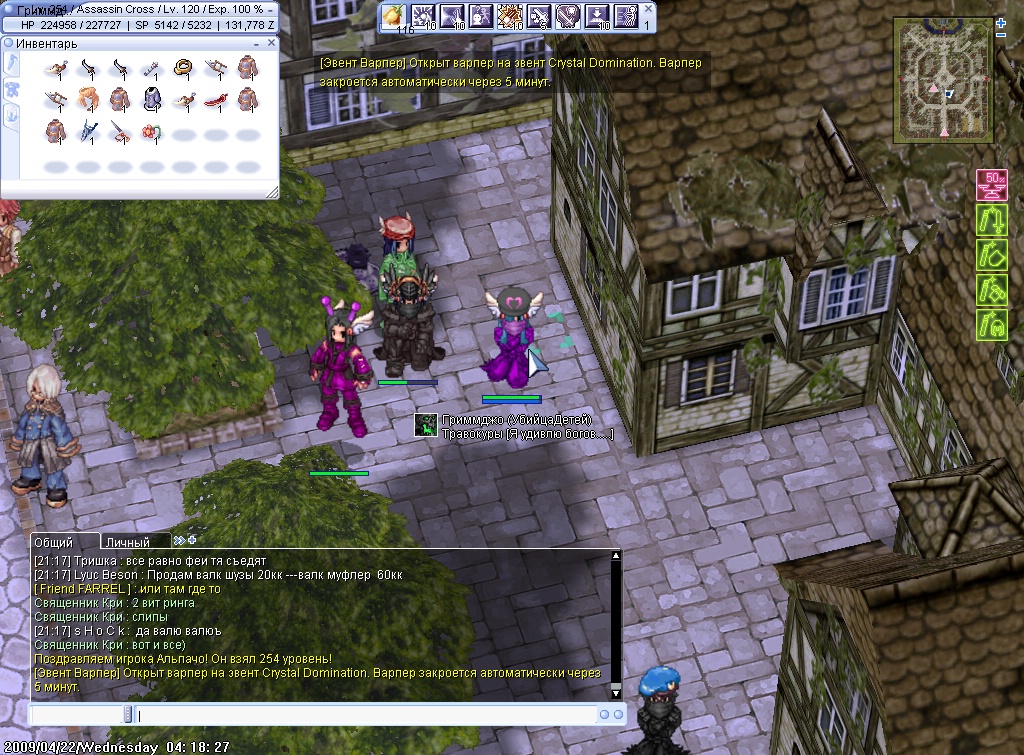Open the usable items inventory tab

[12, 63]
